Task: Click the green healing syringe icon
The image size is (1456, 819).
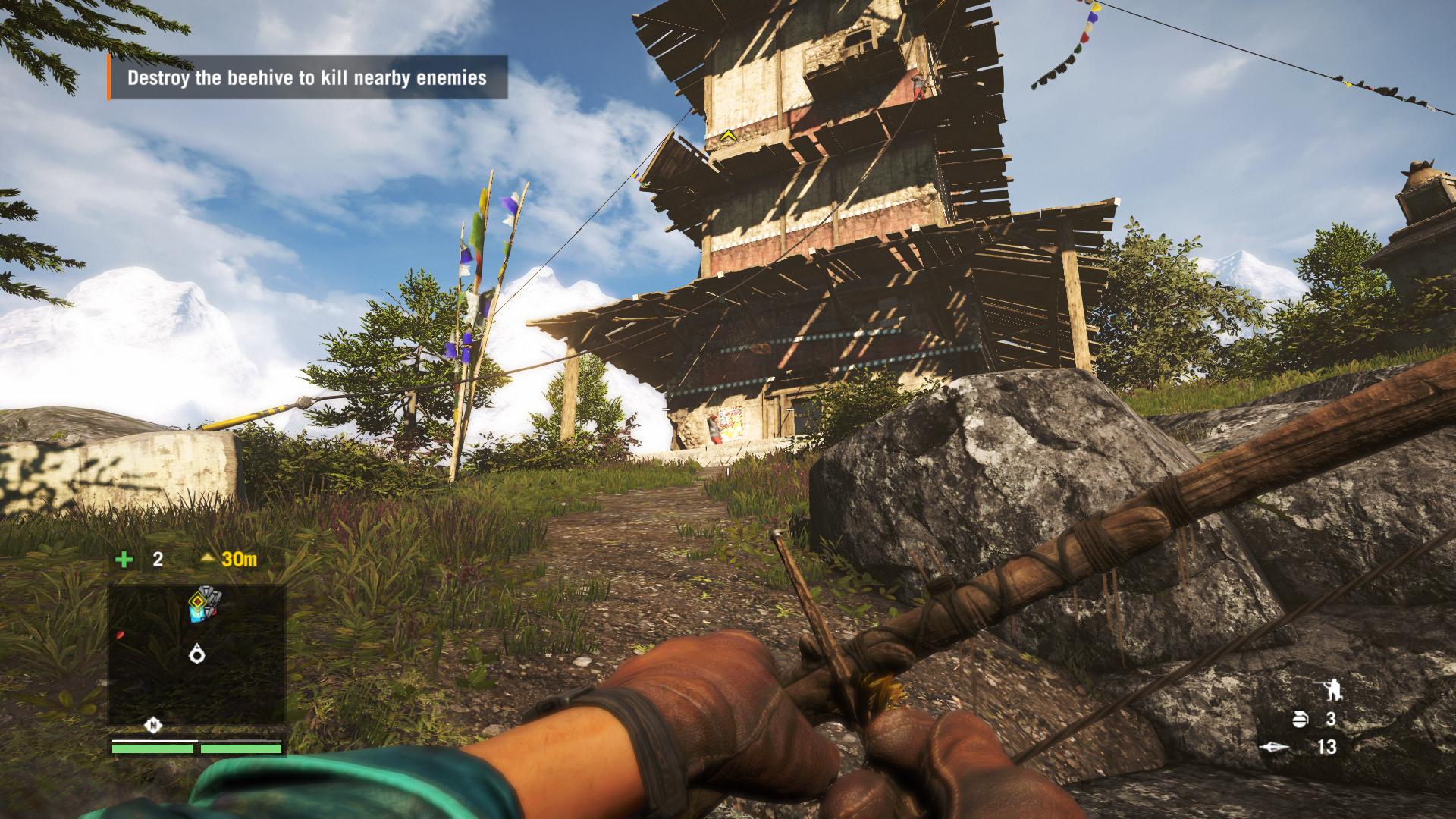Action: pos(124,560)
